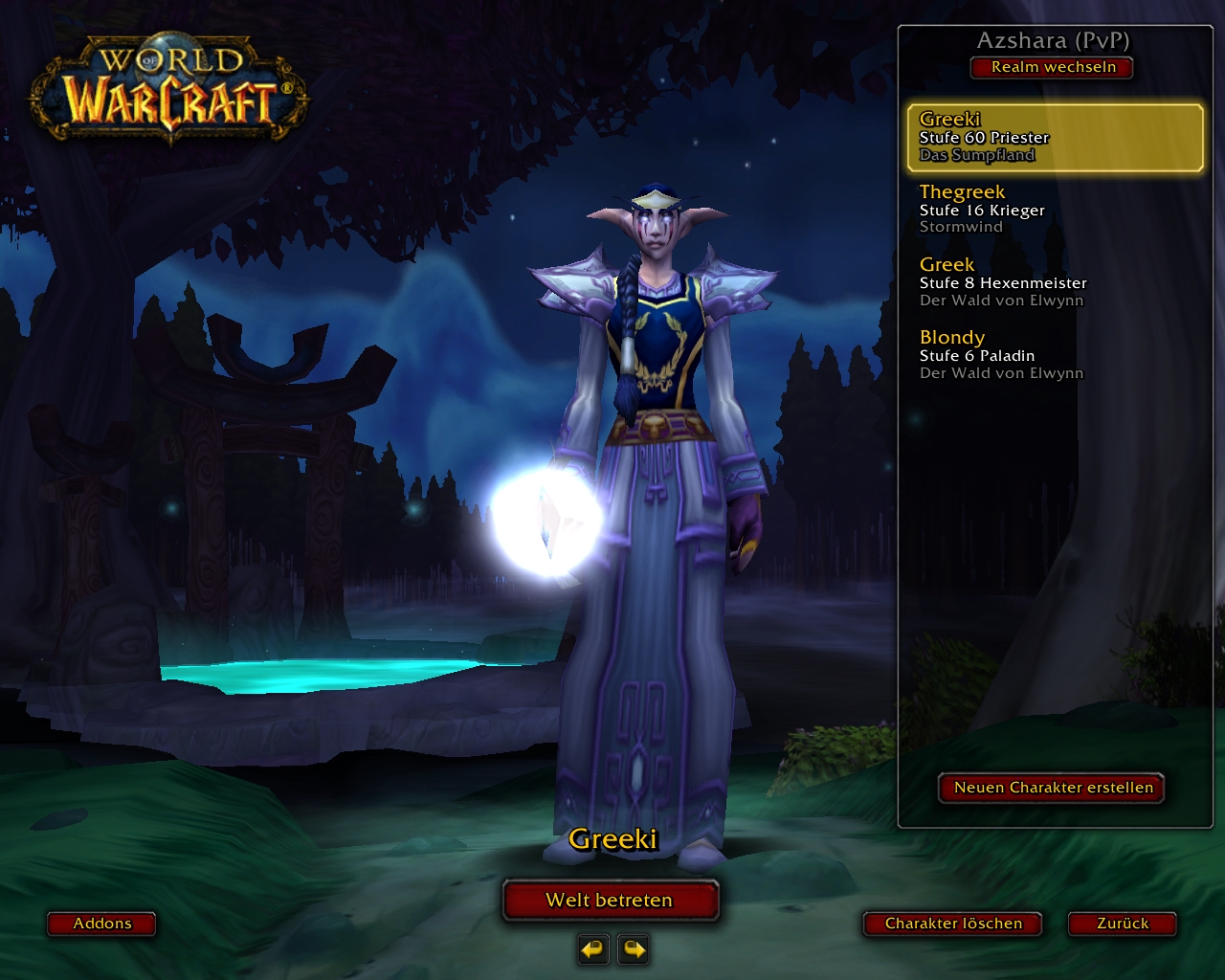The width and height of the screenshot is (1225, 980).
Task: Go back with the Zurück button
Action: 1123,924
